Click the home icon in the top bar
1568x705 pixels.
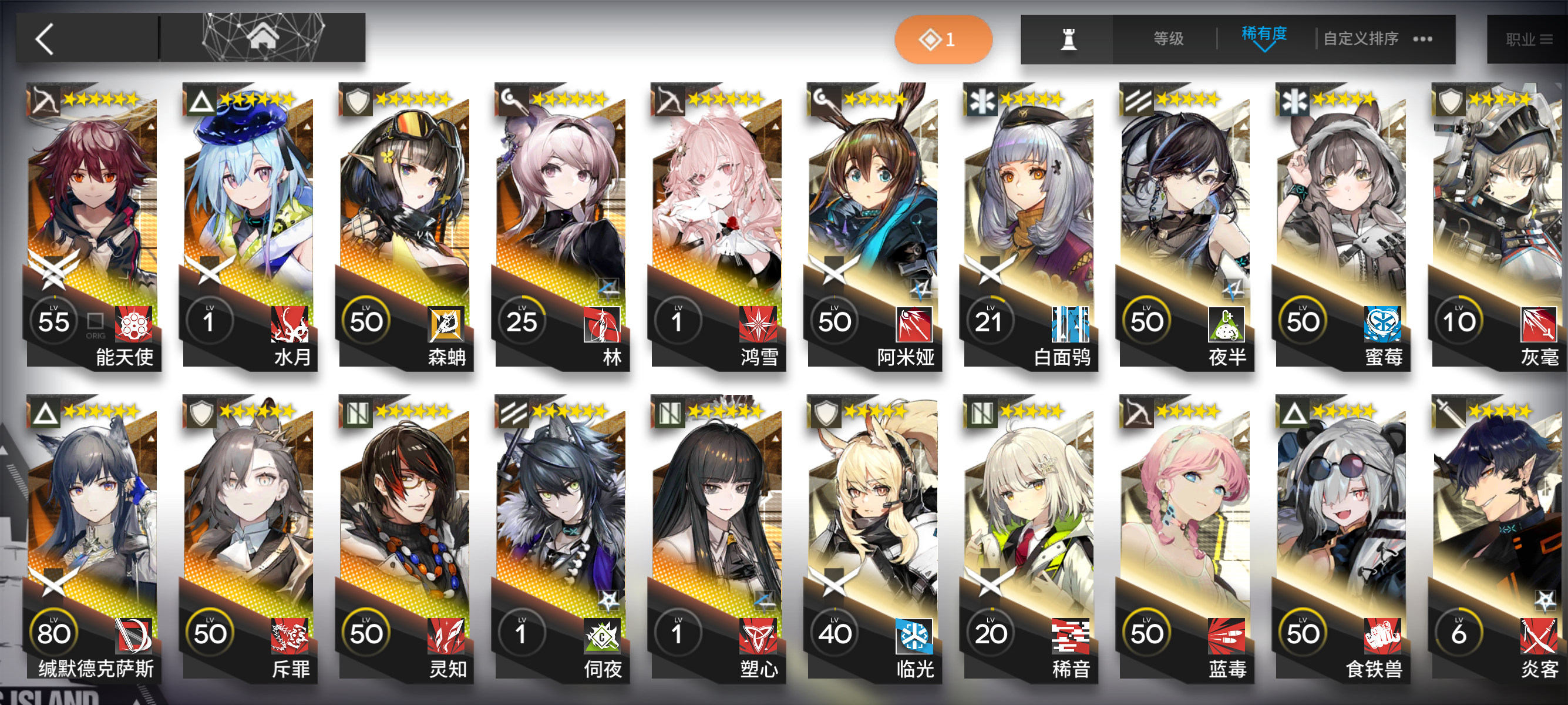264,38
